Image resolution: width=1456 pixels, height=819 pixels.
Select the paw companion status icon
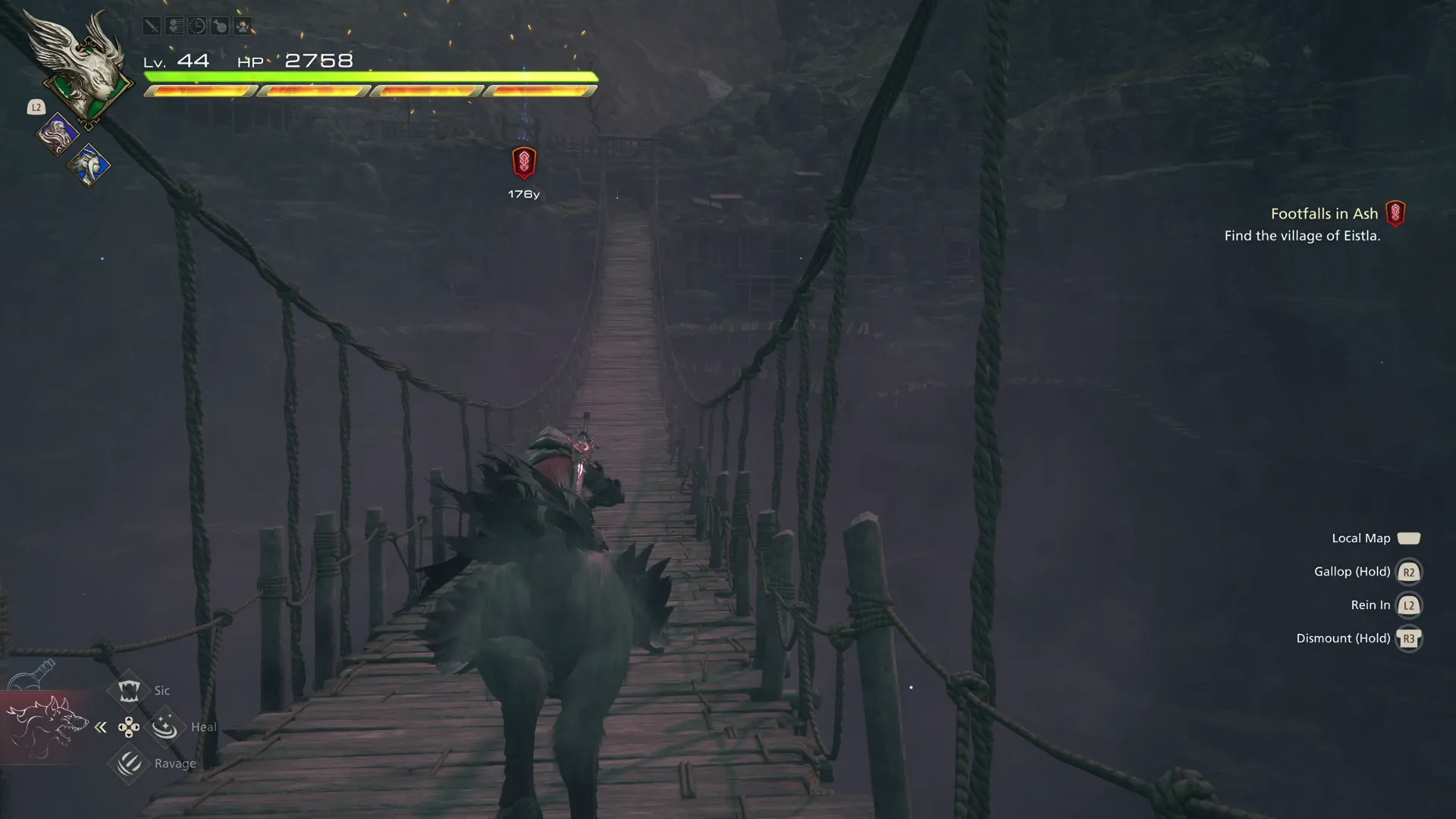pos(243,25)
